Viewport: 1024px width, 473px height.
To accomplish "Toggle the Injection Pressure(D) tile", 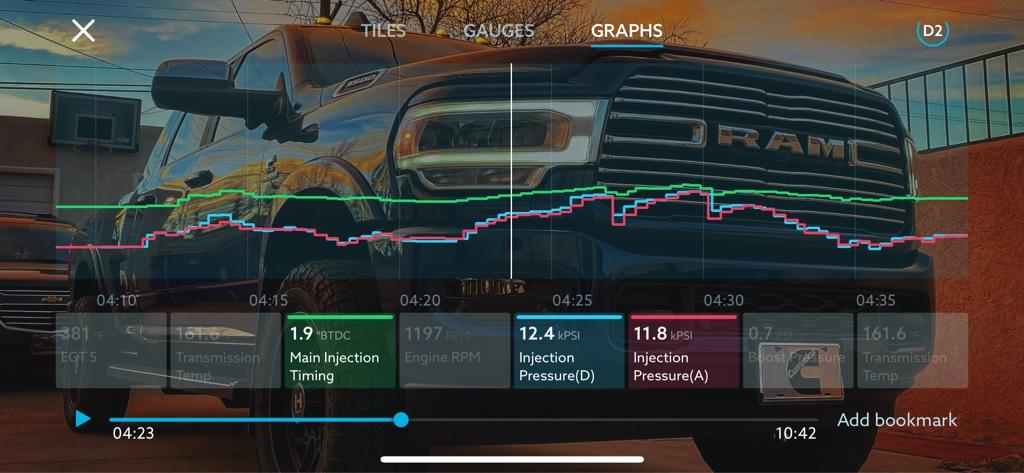I will [x=568, y=350].
